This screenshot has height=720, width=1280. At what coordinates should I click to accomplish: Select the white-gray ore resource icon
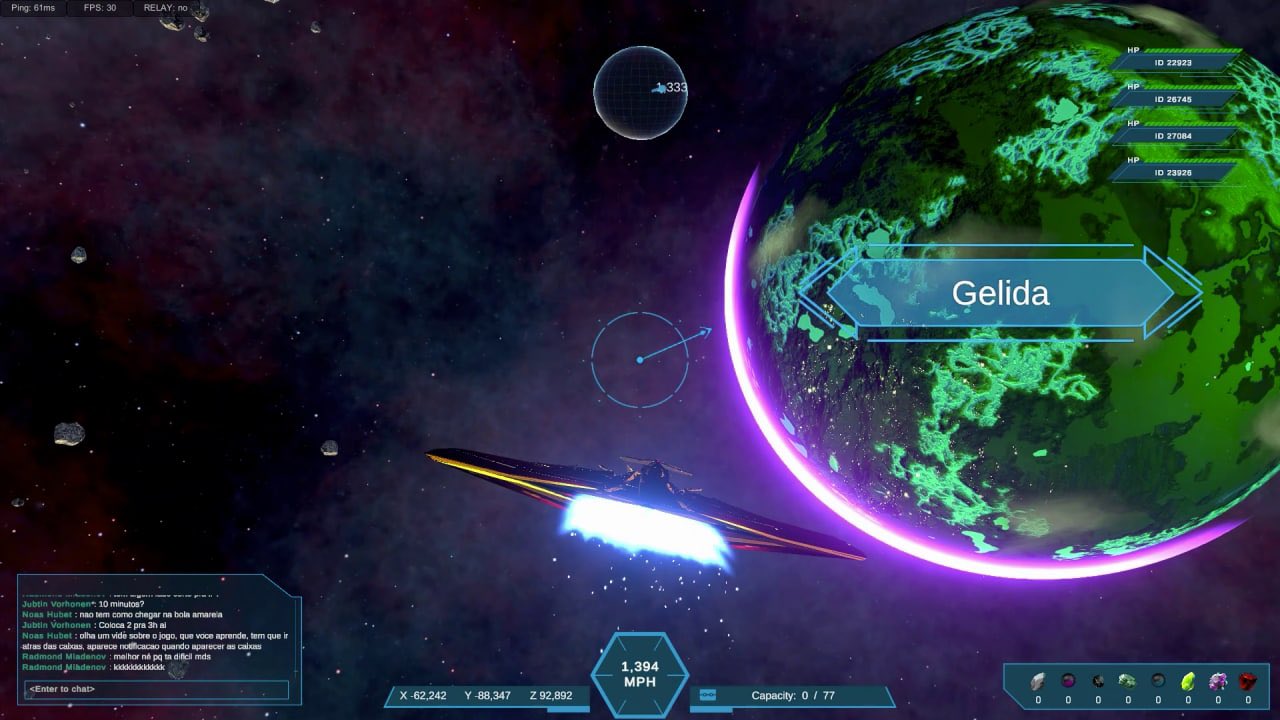coord(1038,681)
